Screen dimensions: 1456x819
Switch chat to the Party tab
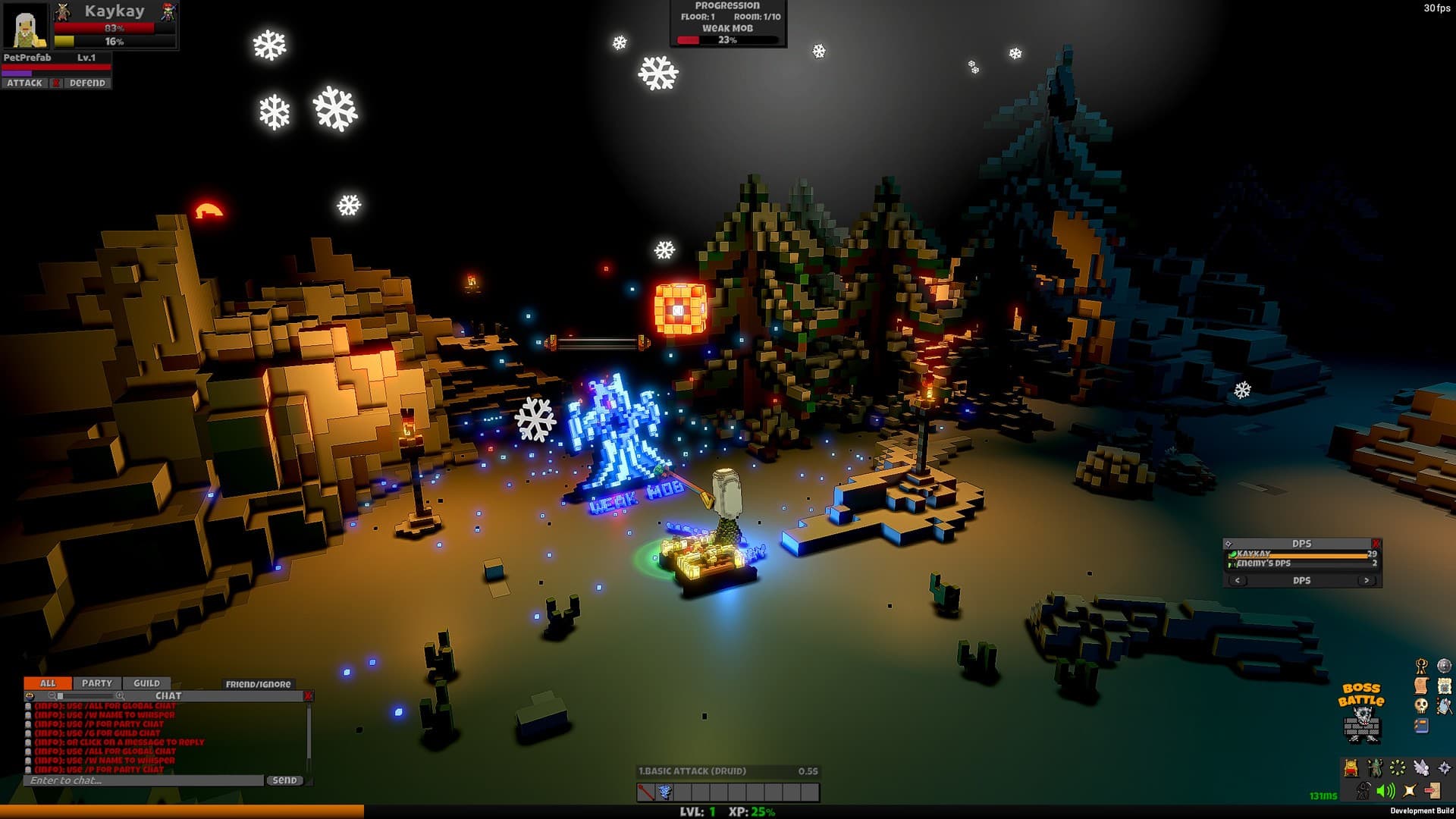click(x=96, y=683)
